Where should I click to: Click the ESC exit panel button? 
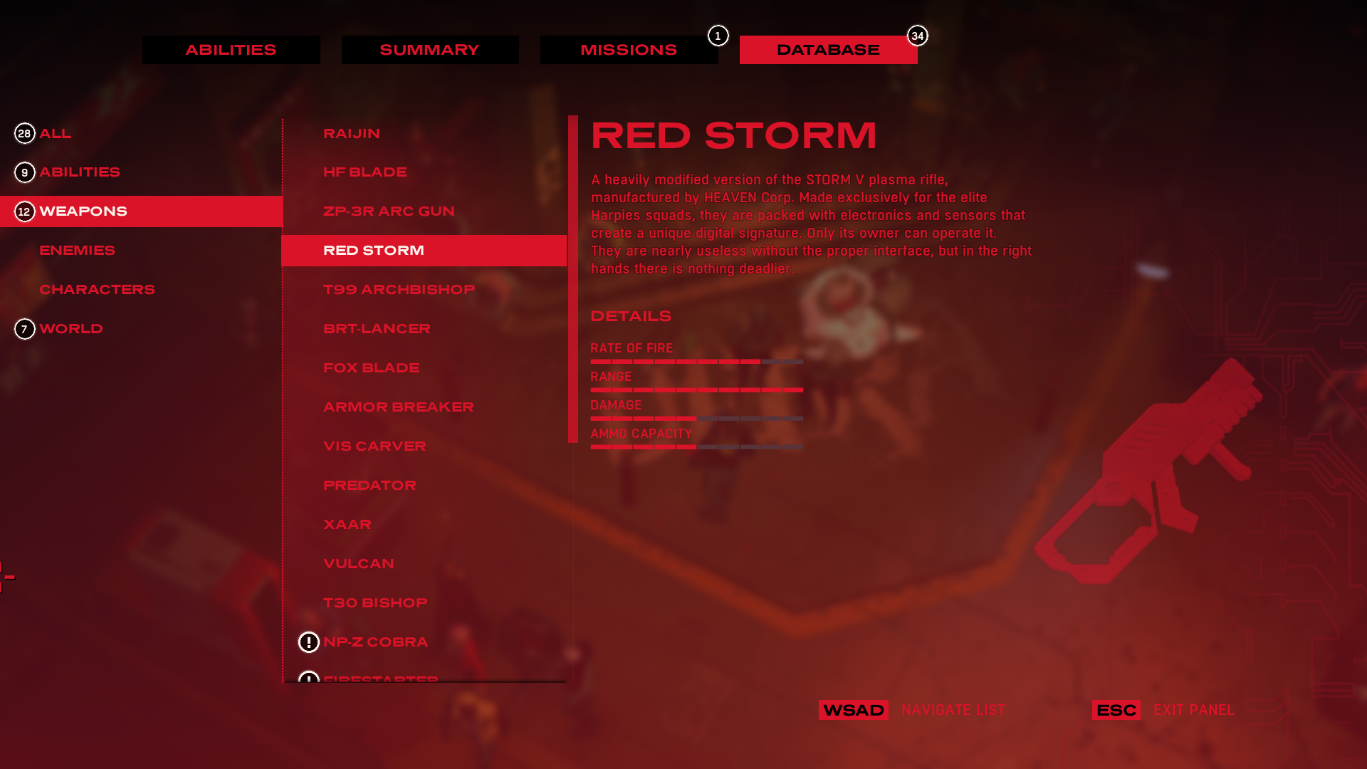coord(1116,710)
